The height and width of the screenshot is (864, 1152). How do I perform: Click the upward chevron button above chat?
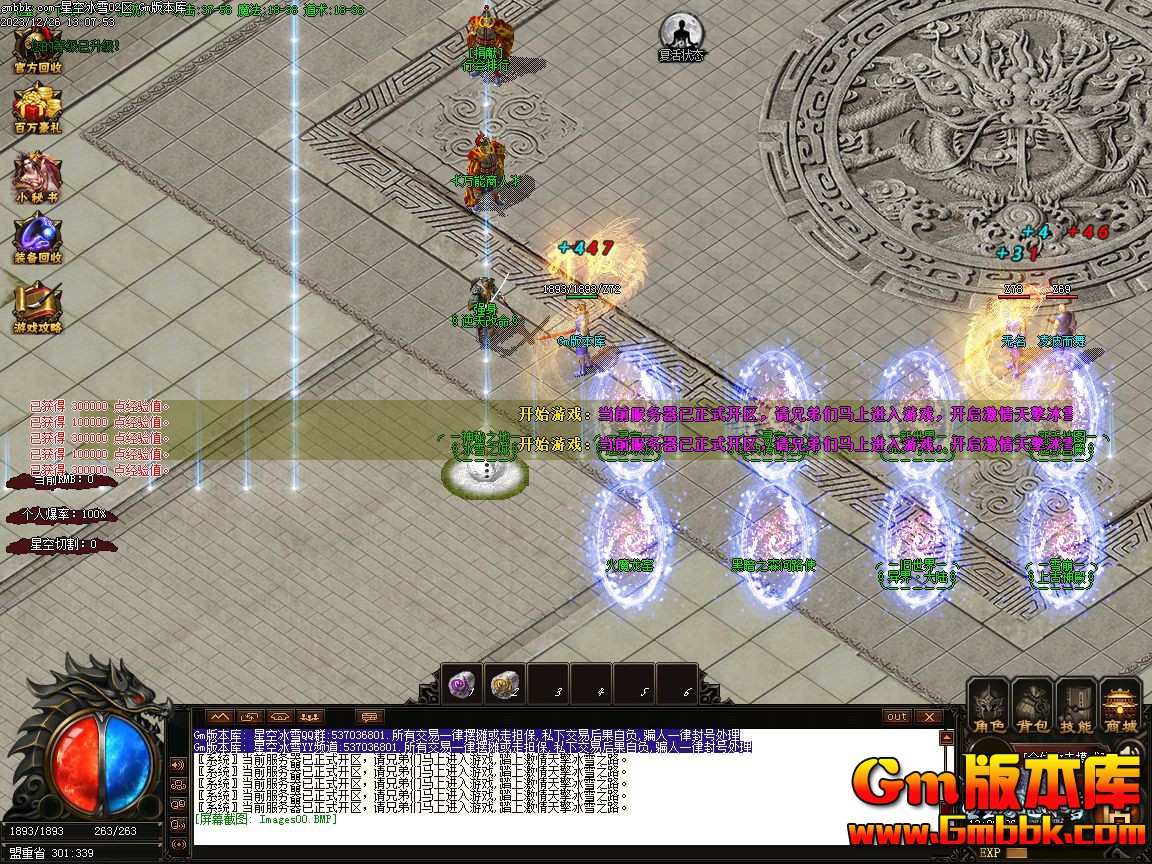[220, 717]
